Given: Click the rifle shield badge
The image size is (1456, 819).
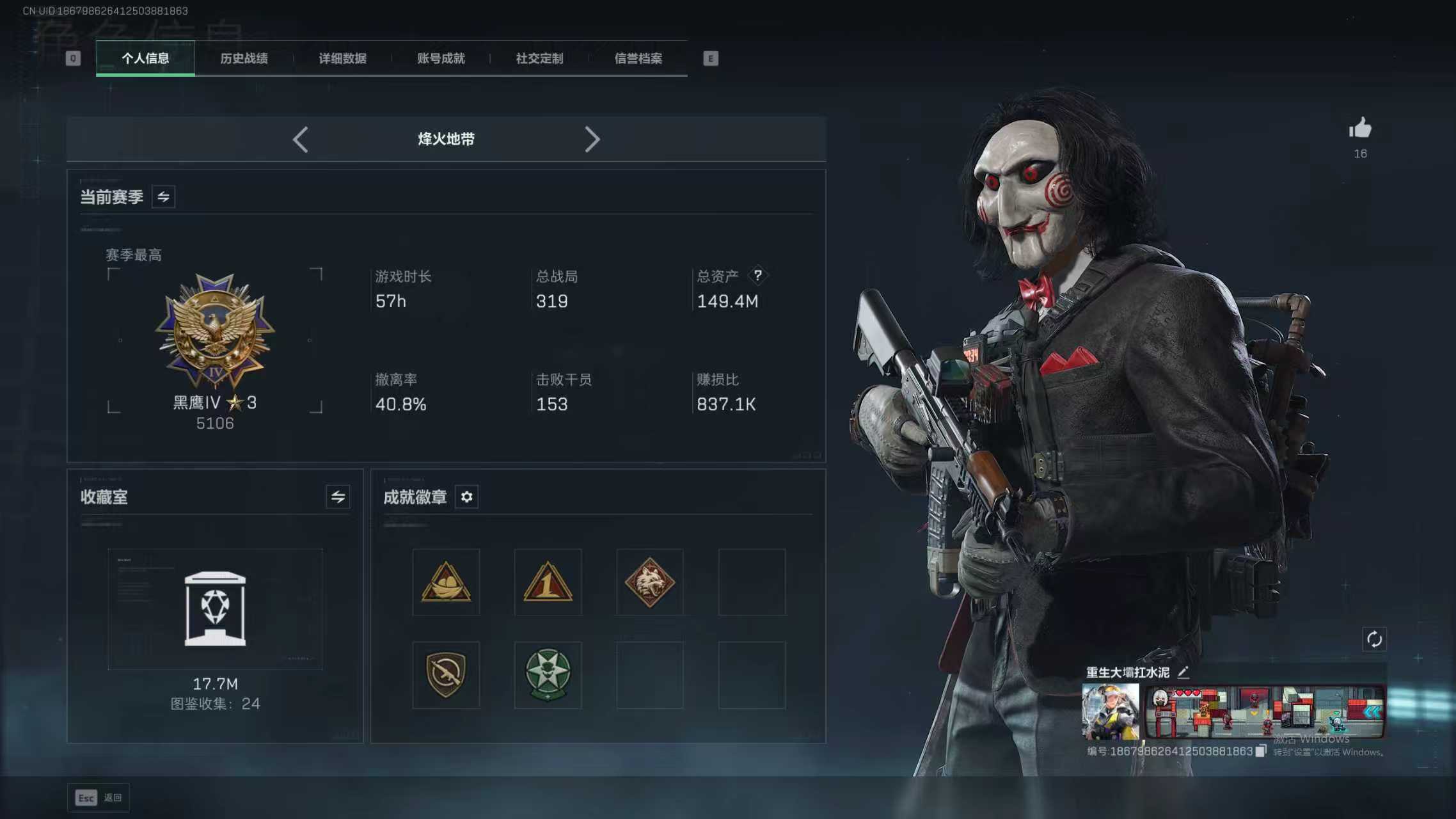Looking at the screenshot, I should tap(446, 675).
